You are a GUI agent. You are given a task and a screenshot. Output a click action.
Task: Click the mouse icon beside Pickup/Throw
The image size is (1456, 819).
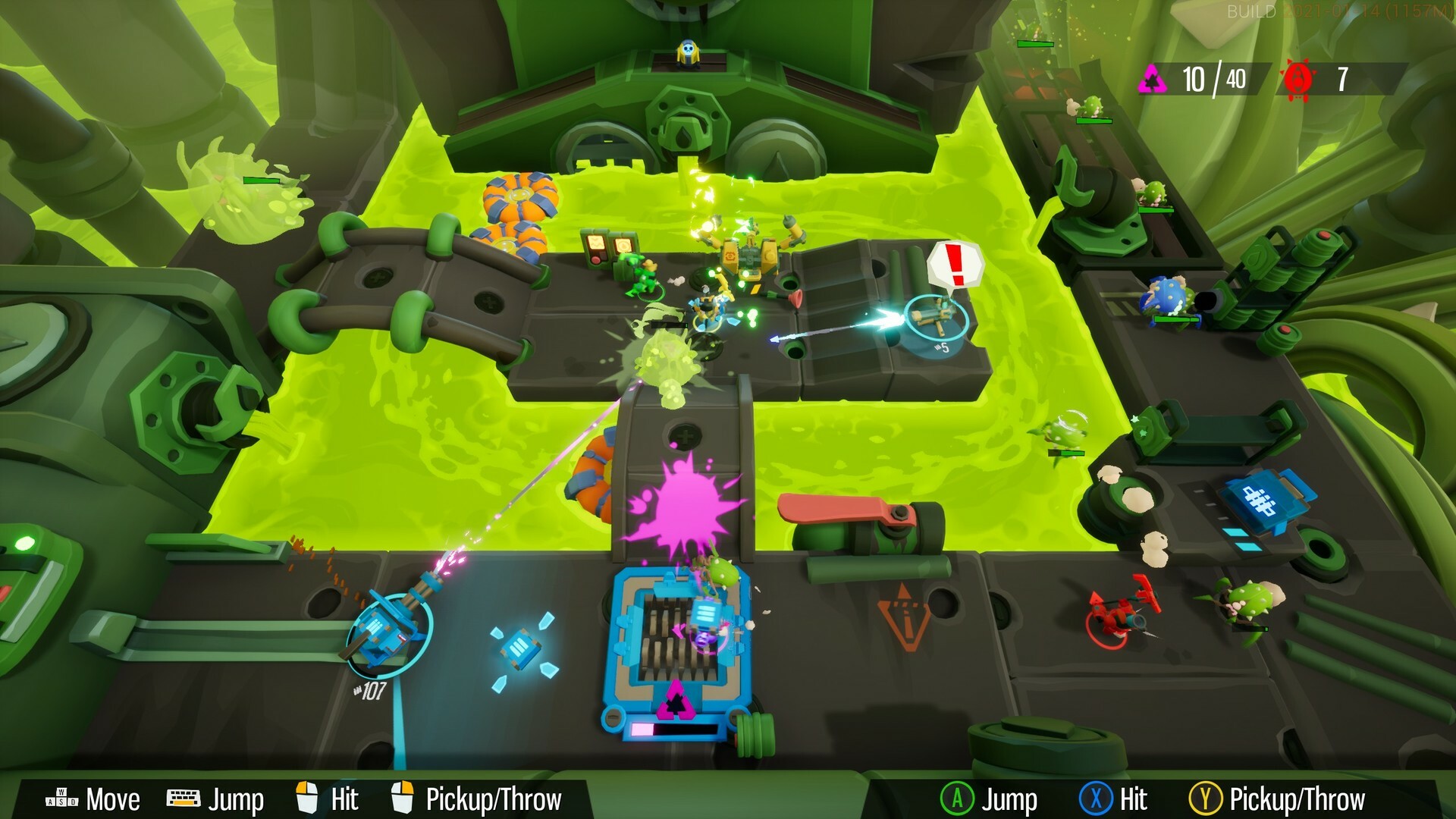point(402,798)
